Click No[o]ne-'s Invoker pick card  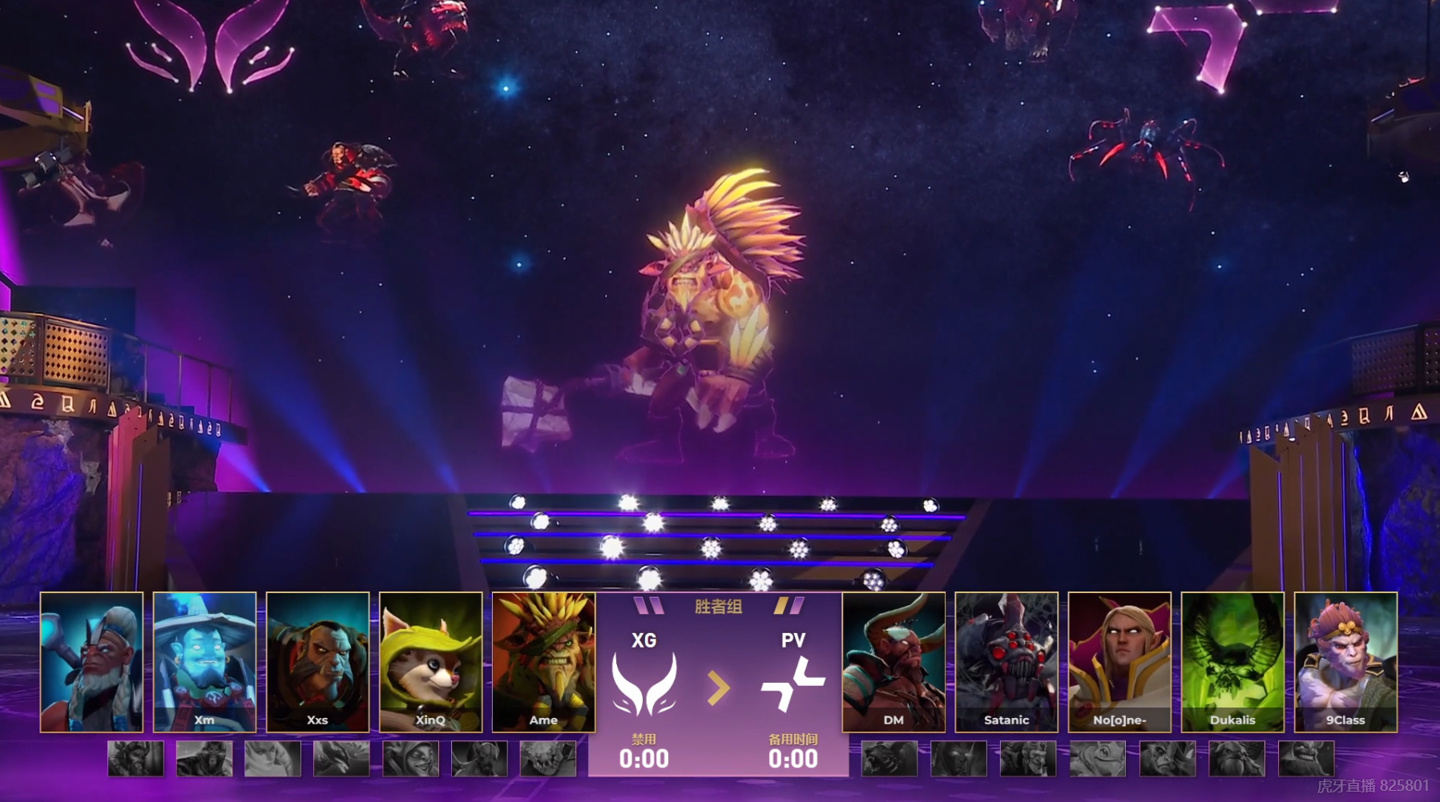point(1120,661)
